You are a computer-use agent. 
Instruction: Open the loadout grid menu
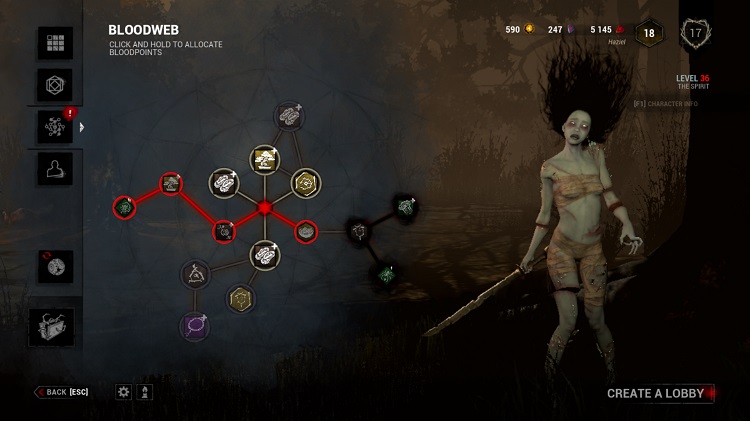click(x=55, y=43)
